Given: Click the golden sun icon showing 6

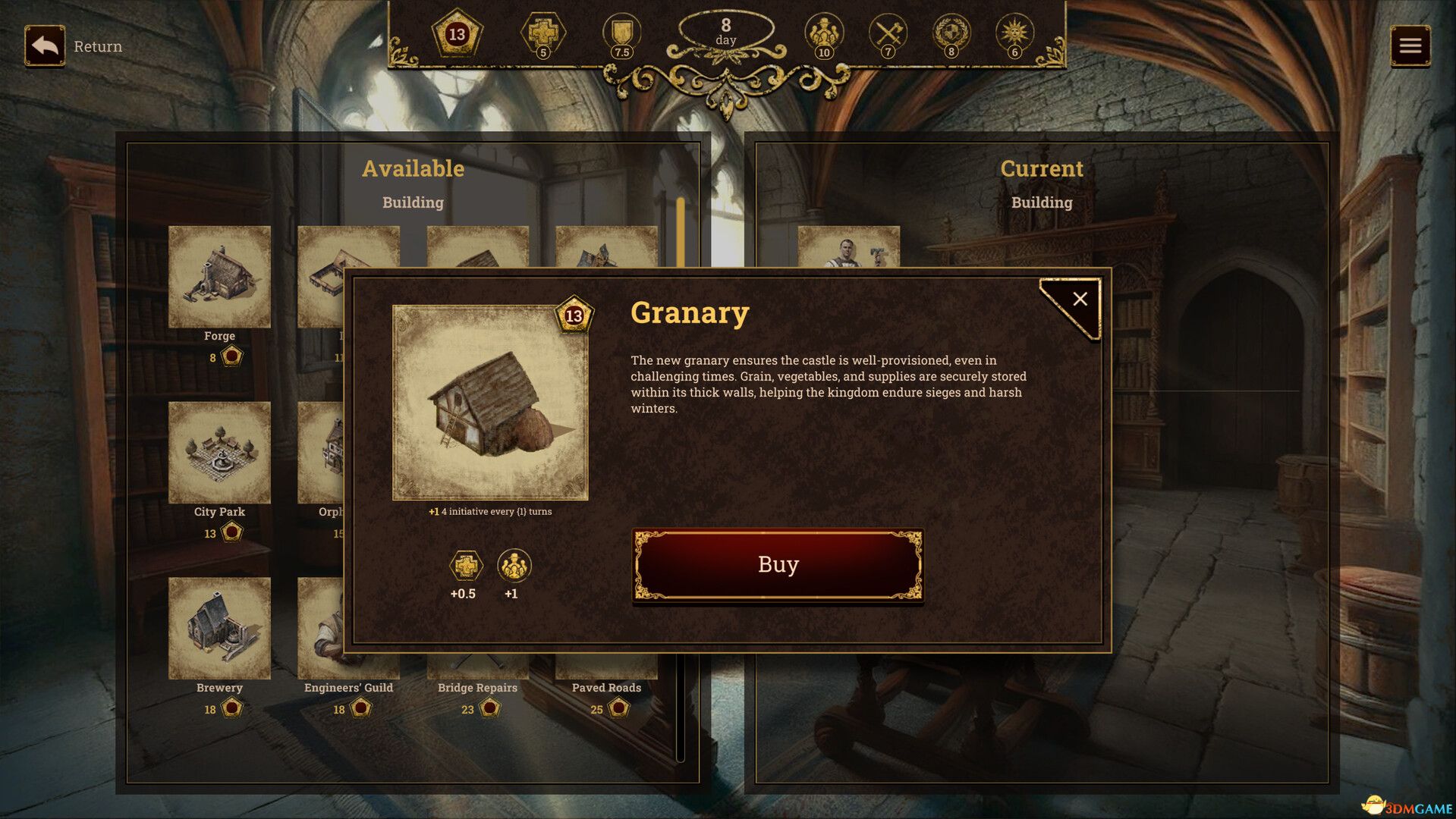Looking at the screenshot, I should (x=1015, y=33).
